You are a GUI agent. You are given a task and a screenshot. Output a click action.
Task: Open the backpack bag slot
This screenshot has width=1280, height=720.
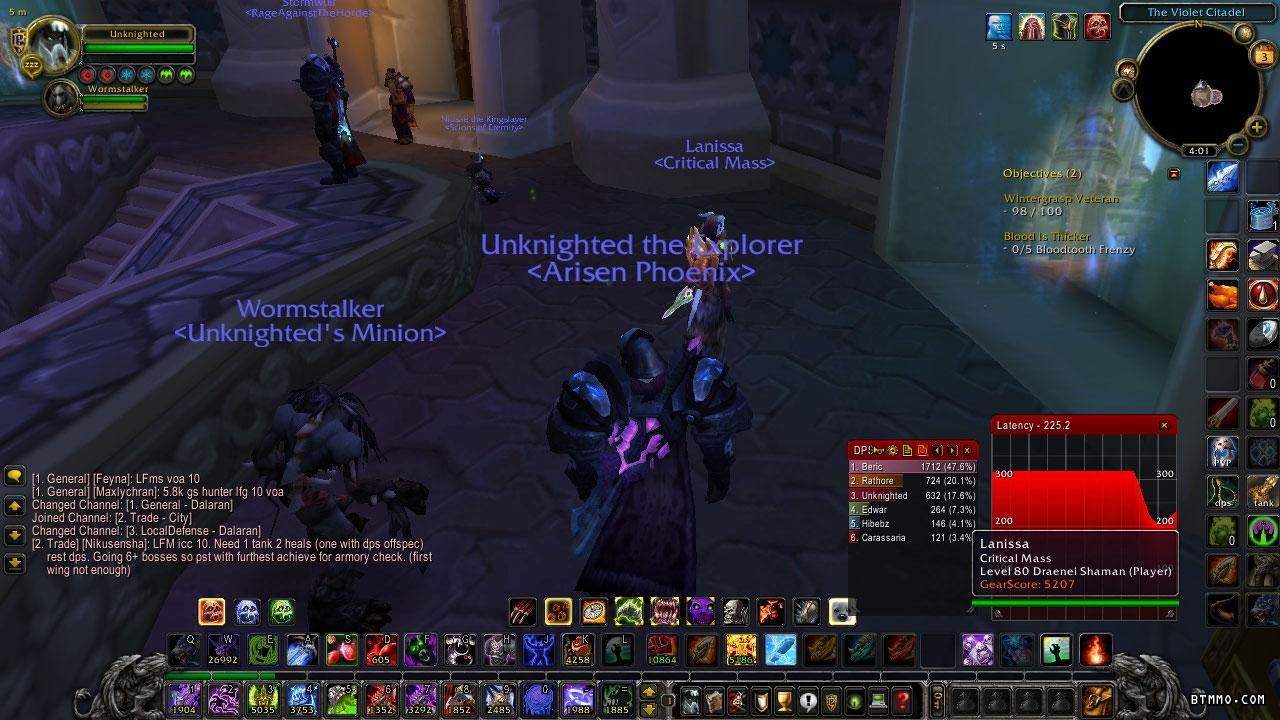pyautogui.click(x=1097, y=699)
